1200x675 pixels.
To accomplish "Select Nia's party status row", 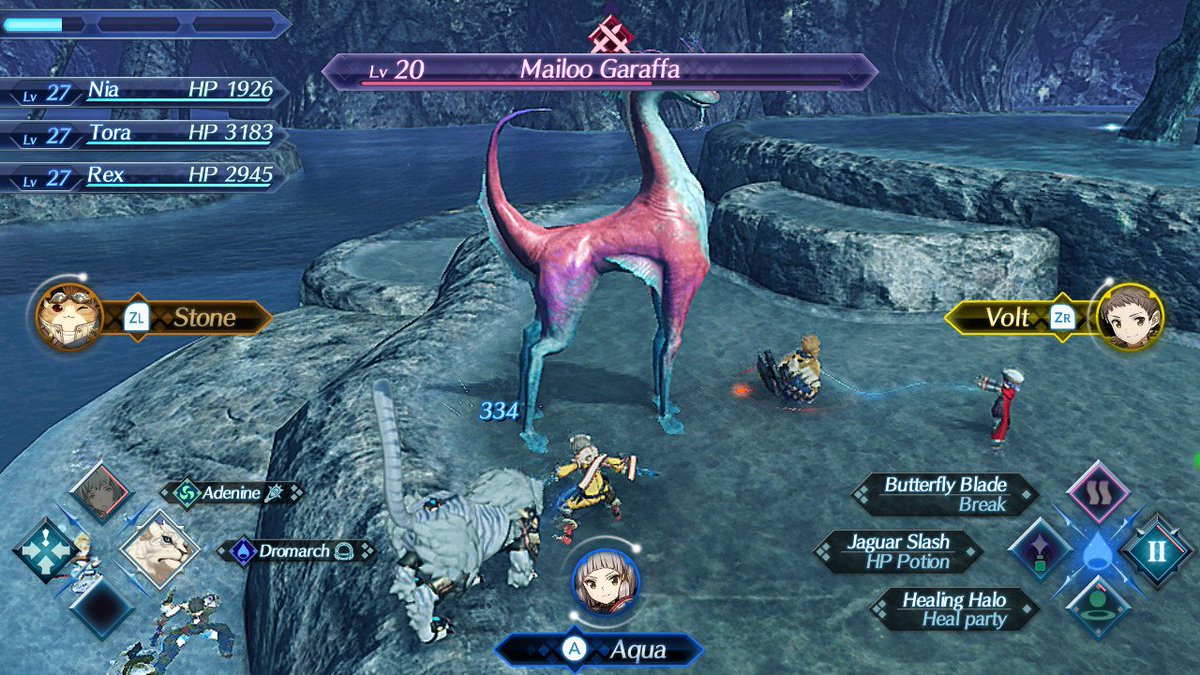I will [x=145, y=92].
